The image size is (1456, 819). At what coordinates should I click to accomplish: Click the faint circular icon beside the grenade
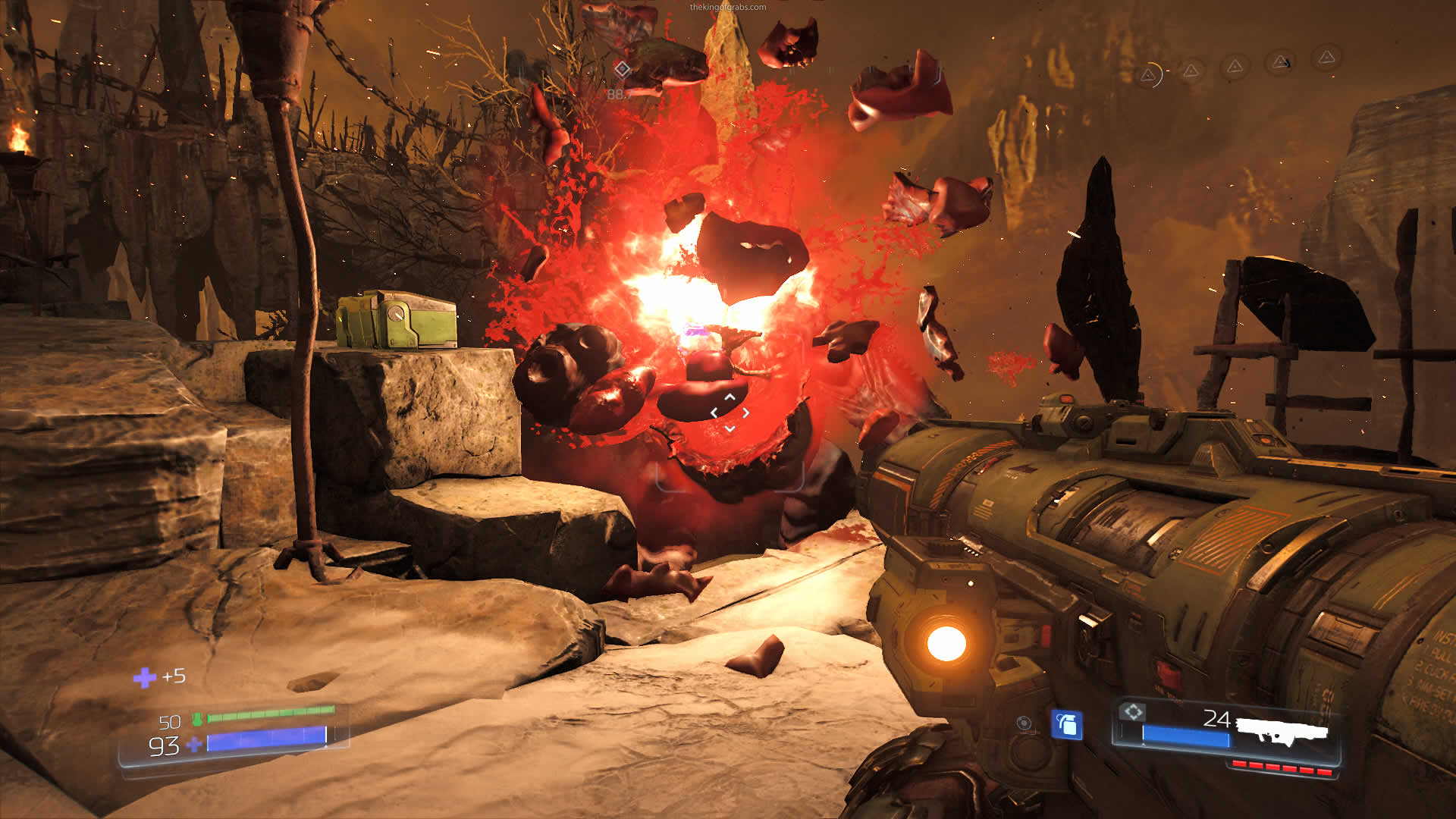tap(1024, 723)
